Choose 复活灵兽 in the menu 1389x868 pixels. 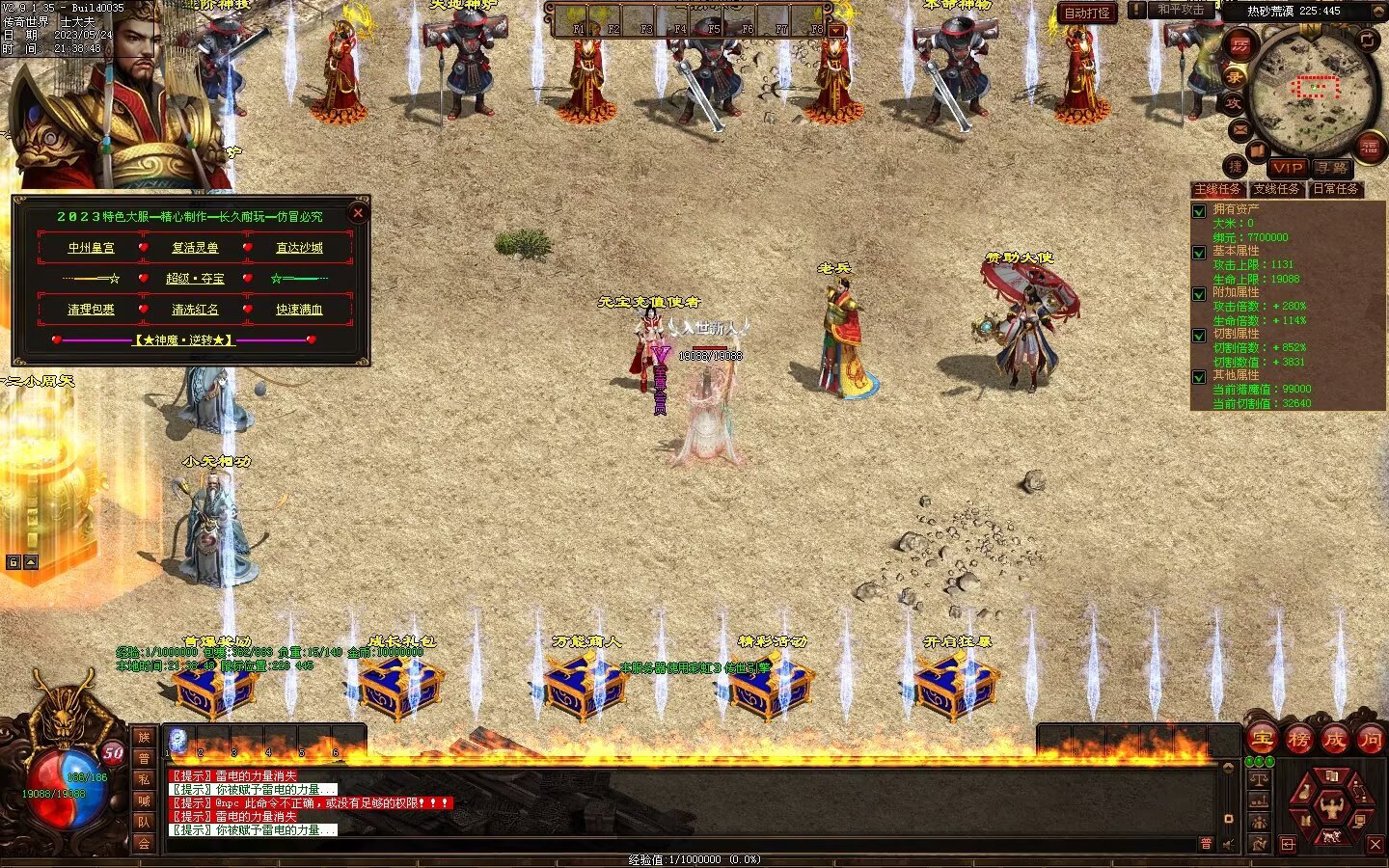click(x=195, y=248)
